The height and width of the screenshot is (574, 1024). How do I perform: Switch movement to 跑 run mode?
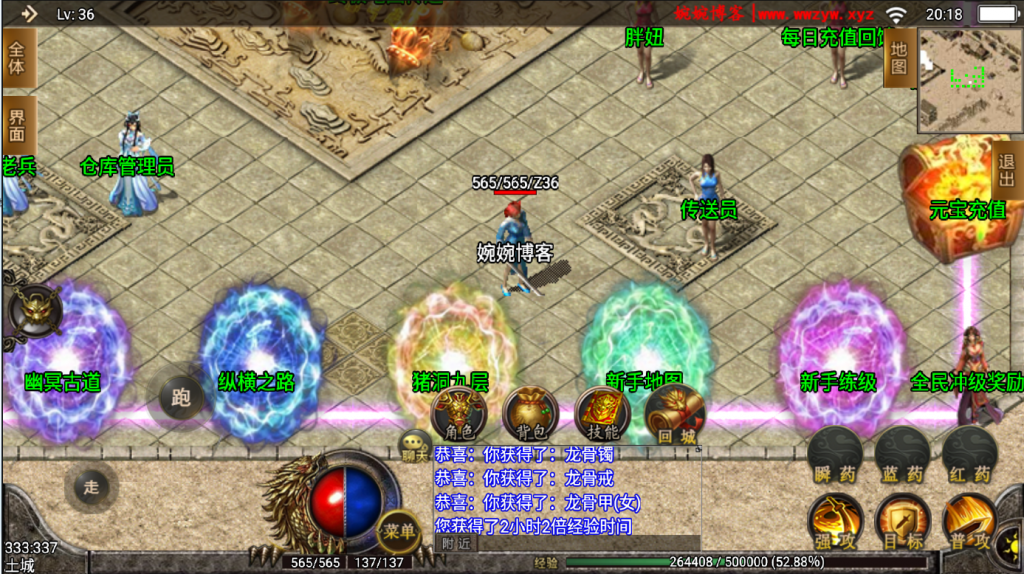[x=180, y=399]
